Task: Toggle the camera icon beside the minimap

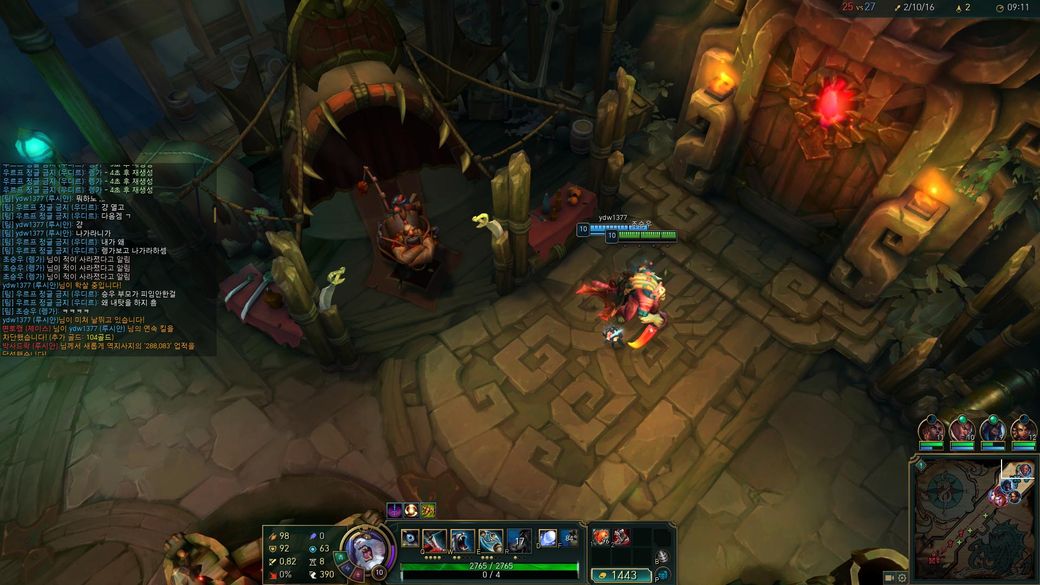Action: (x=889, y=578)
